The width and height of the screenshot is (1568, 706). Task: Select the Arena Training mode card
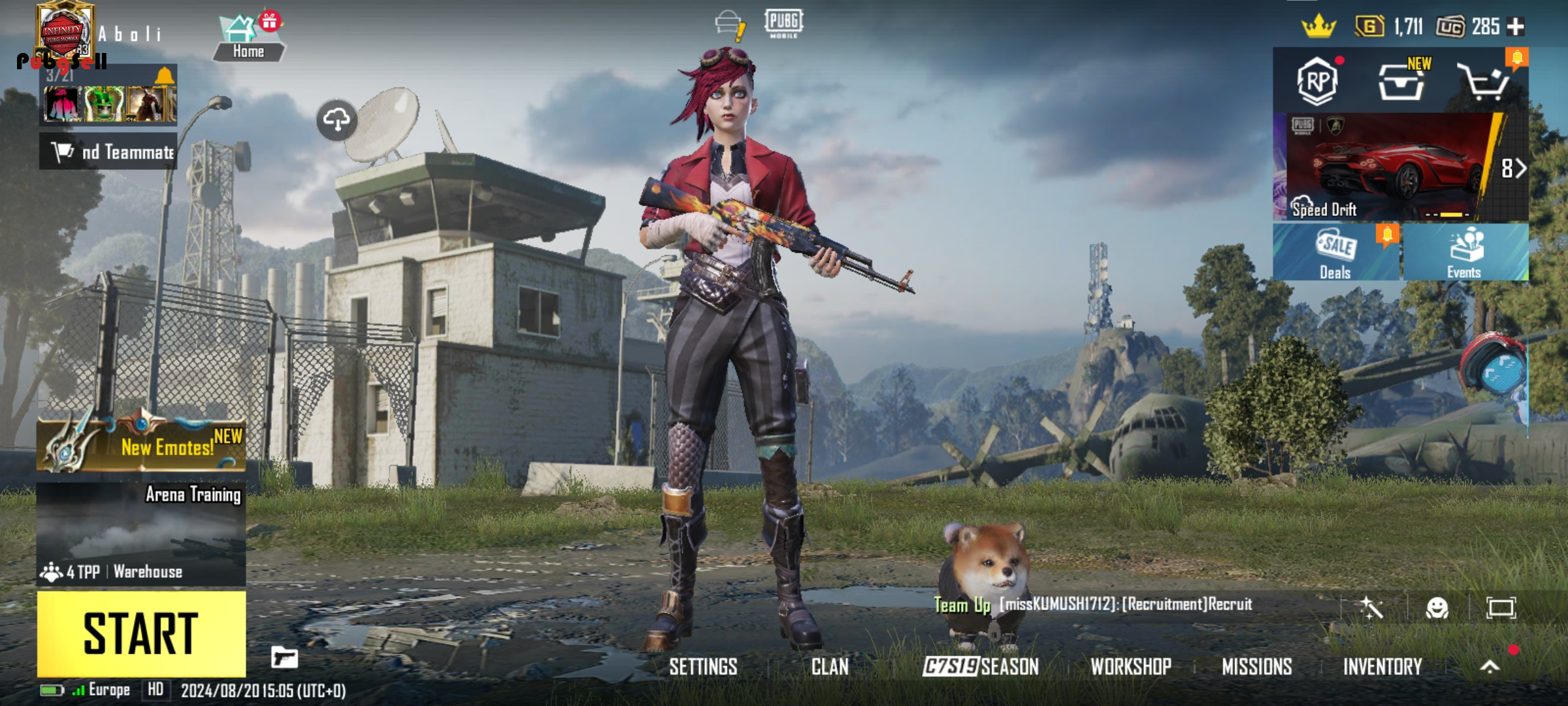pyautogui.click(x=141, y=533)
